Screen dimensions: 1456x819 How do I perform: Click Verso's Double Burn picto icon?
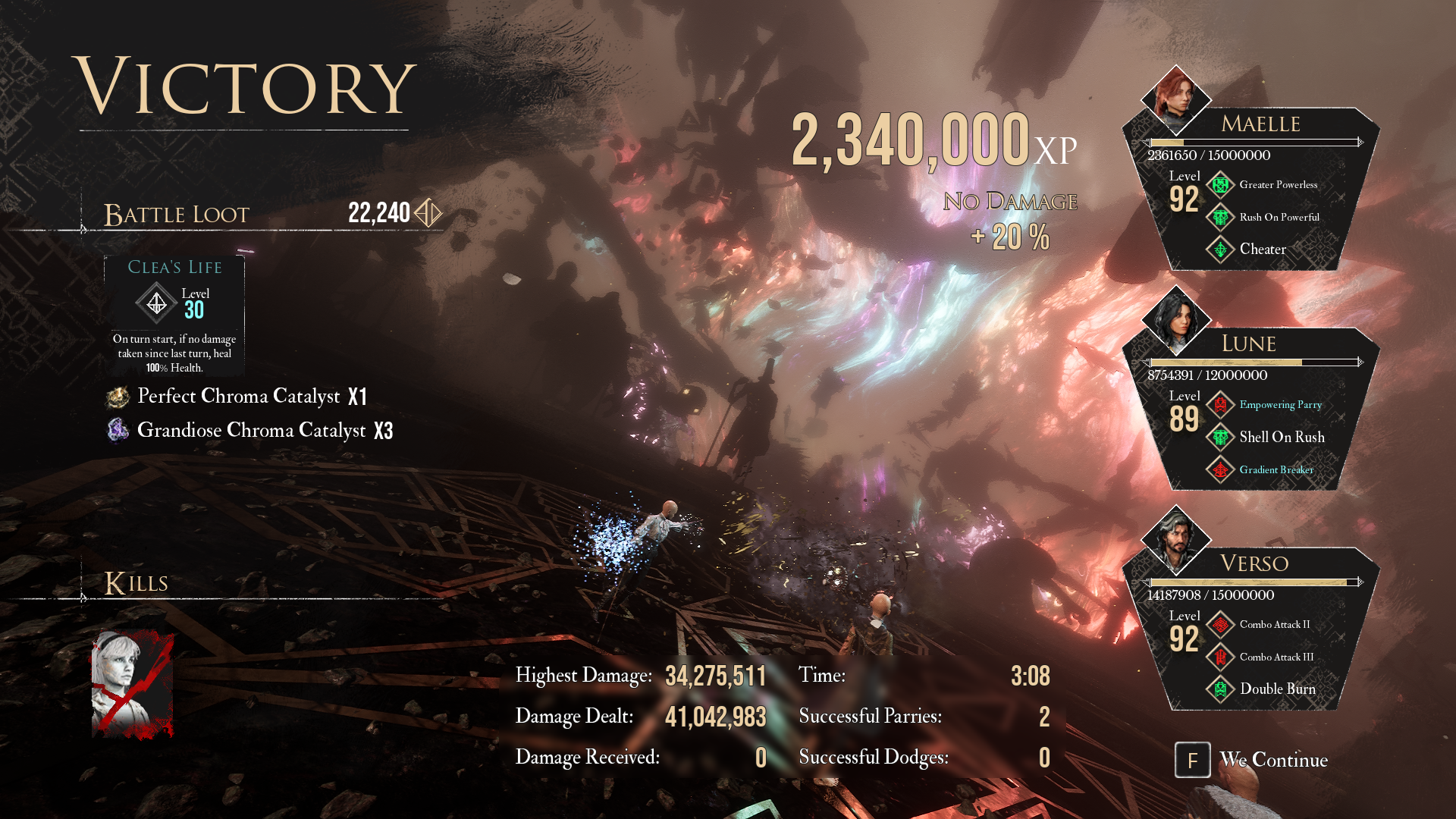(1220, 689)
